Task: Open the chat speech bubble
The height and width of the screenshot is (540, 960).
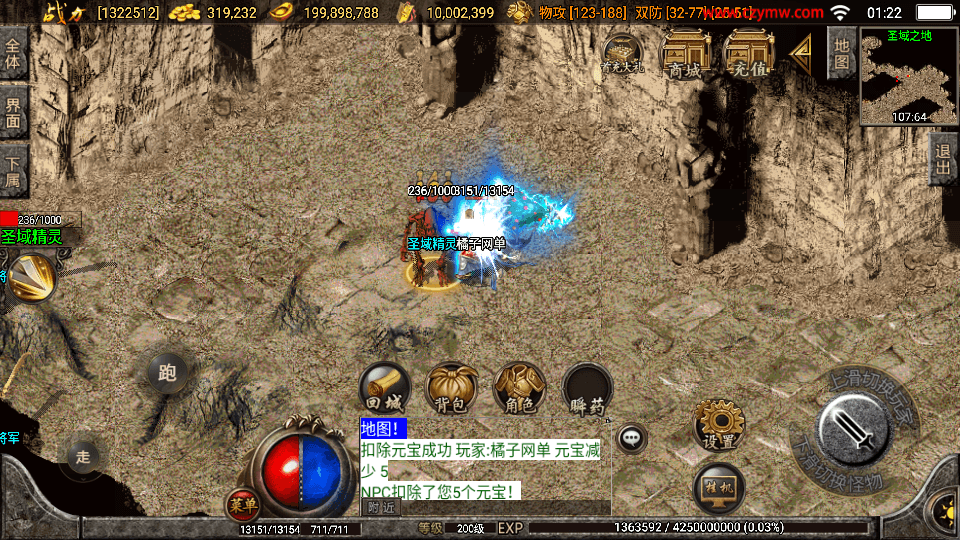Action: pyautogui.click(x=631, y=437)
